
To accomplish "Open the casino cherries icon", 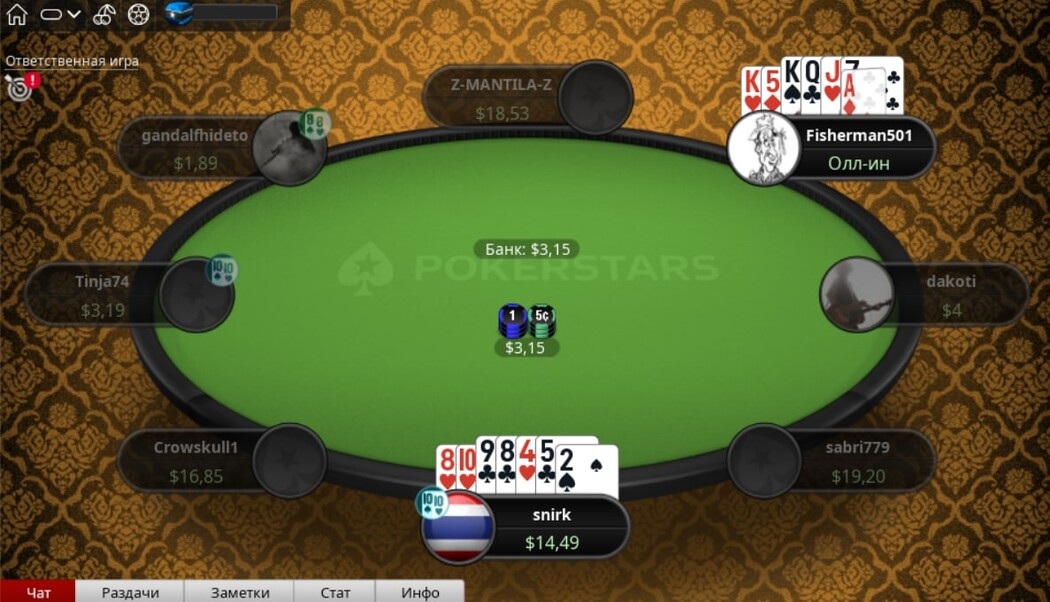I will coord(104,14).
